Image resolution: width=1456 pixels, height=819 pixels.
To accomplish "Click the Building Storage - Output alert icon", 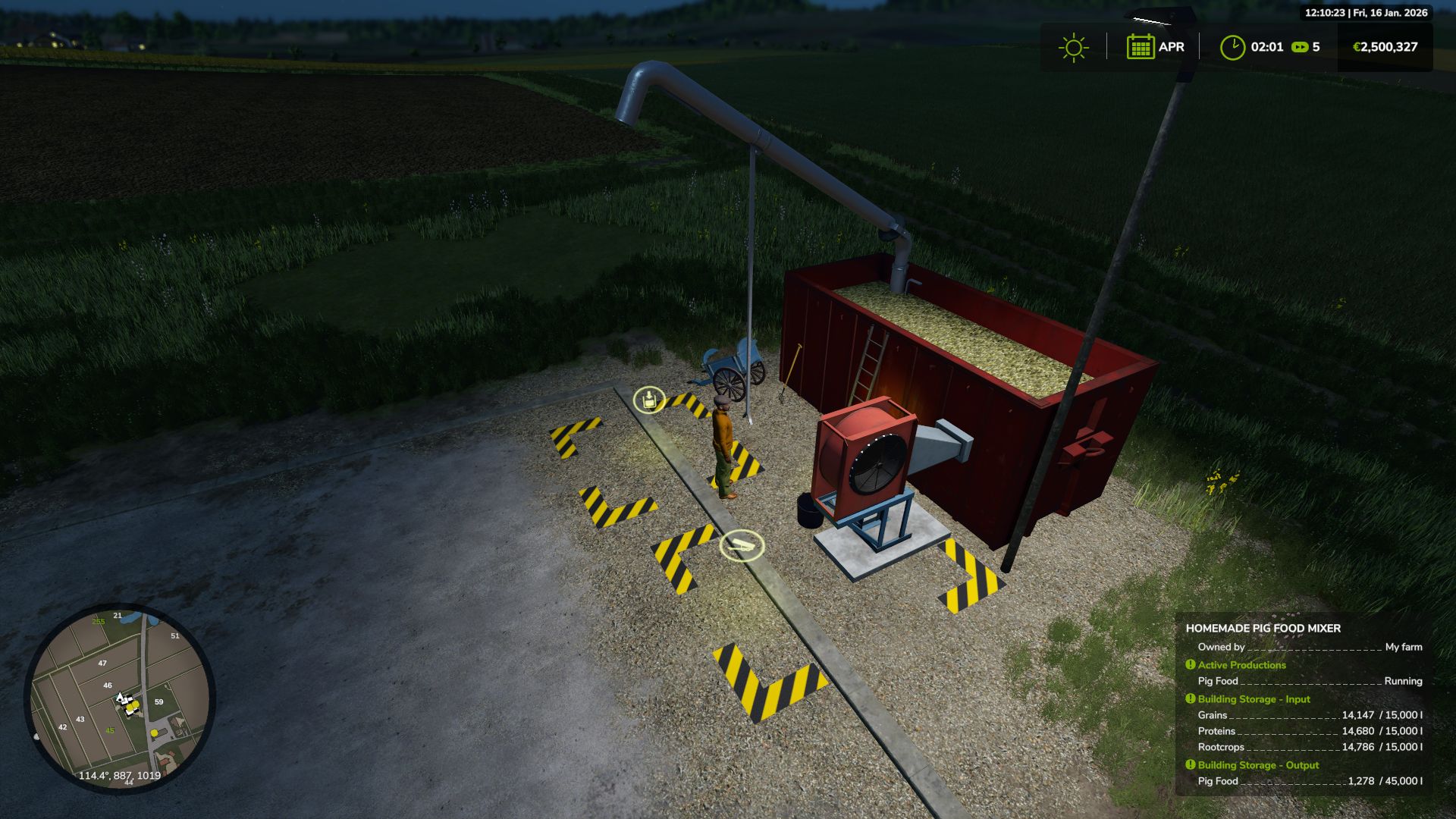I will (x=1189, y=764).
